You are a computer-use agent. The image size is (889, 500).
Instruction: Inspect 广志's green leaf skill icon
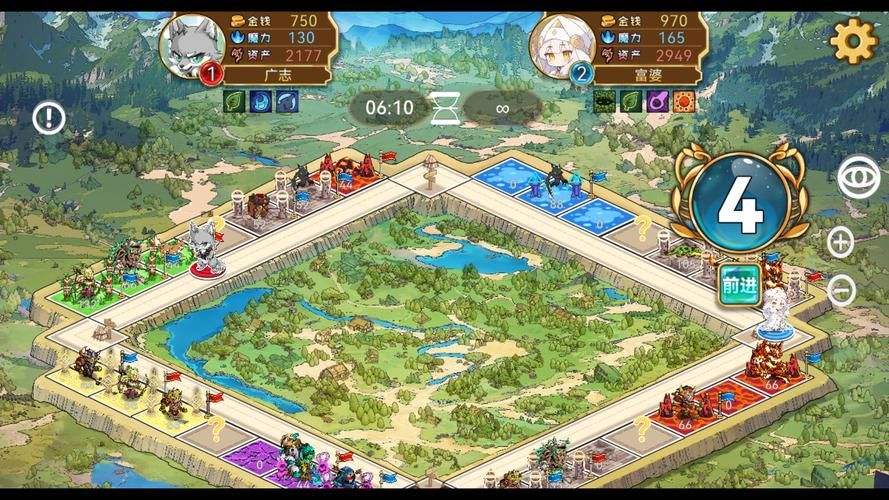point(234,101)
